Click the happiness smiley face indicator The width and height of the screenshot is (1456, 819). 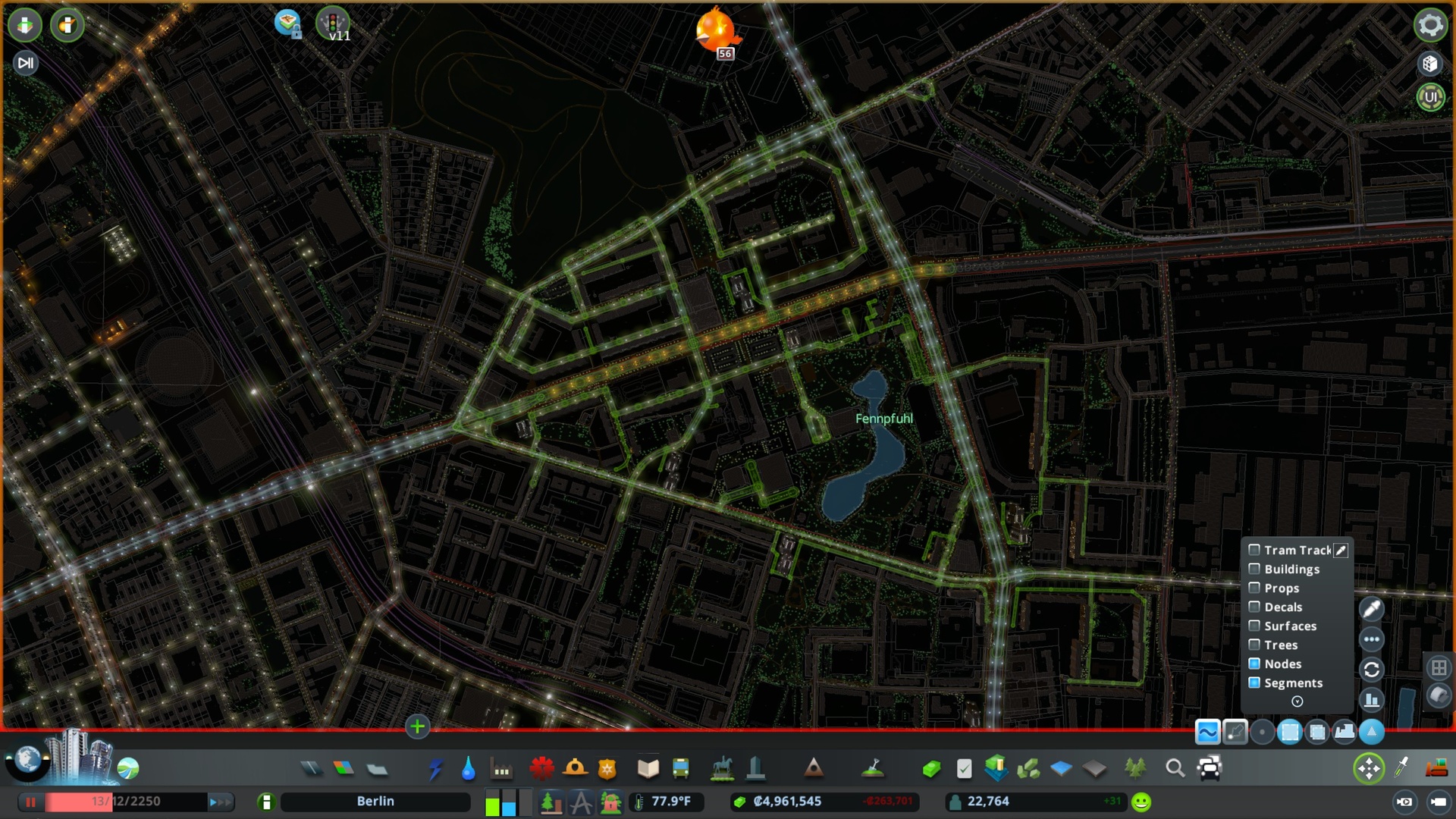tap(1142, 801)
